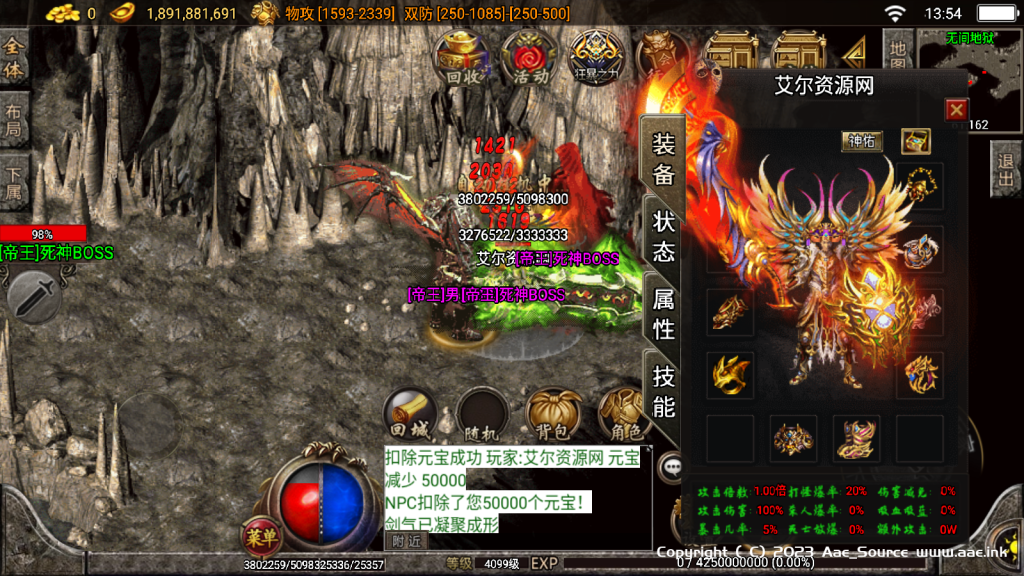Switch to the 技能 skills tab
Screen dimensions: 1024x576
(663, 391)
